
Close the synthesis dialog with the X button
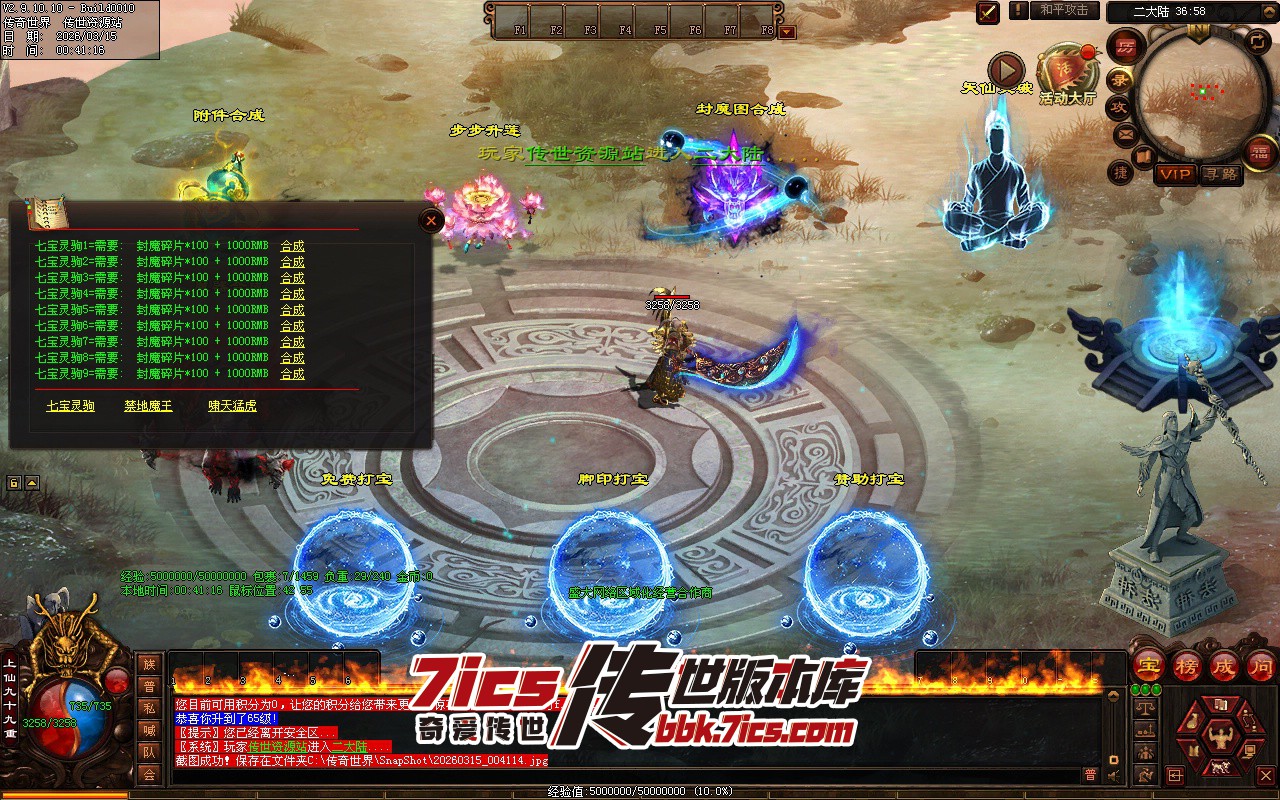point(431,220)
